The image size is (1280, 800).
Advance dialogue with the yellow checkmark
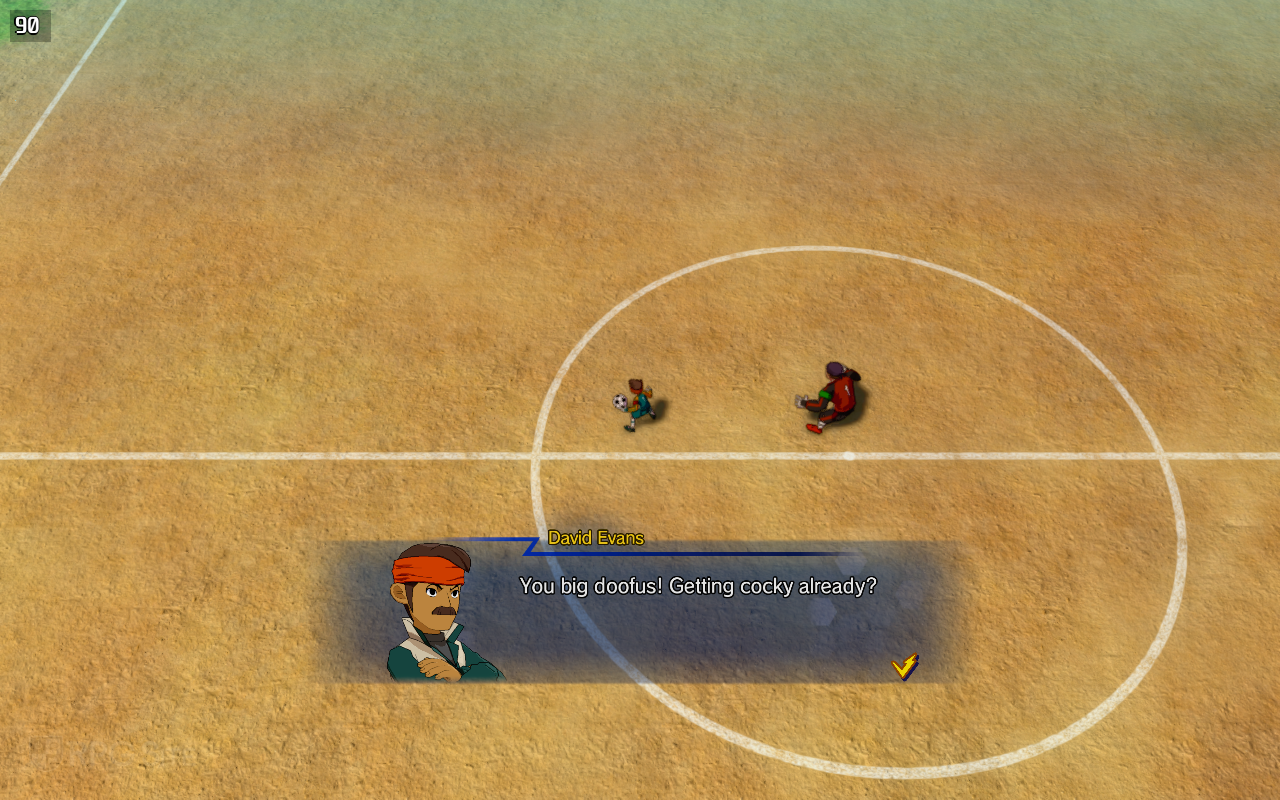tap(905, 666)
